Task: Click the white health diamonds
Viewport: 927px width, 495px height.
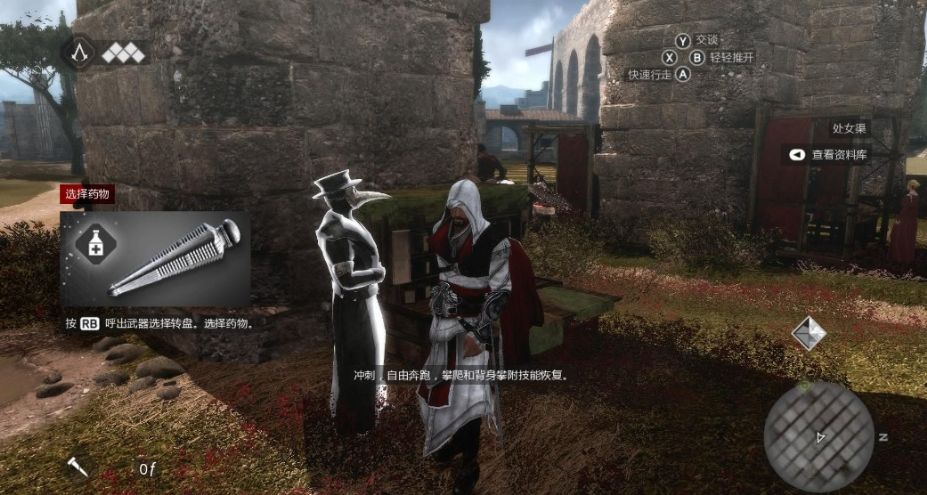Action: coord(123,53)
